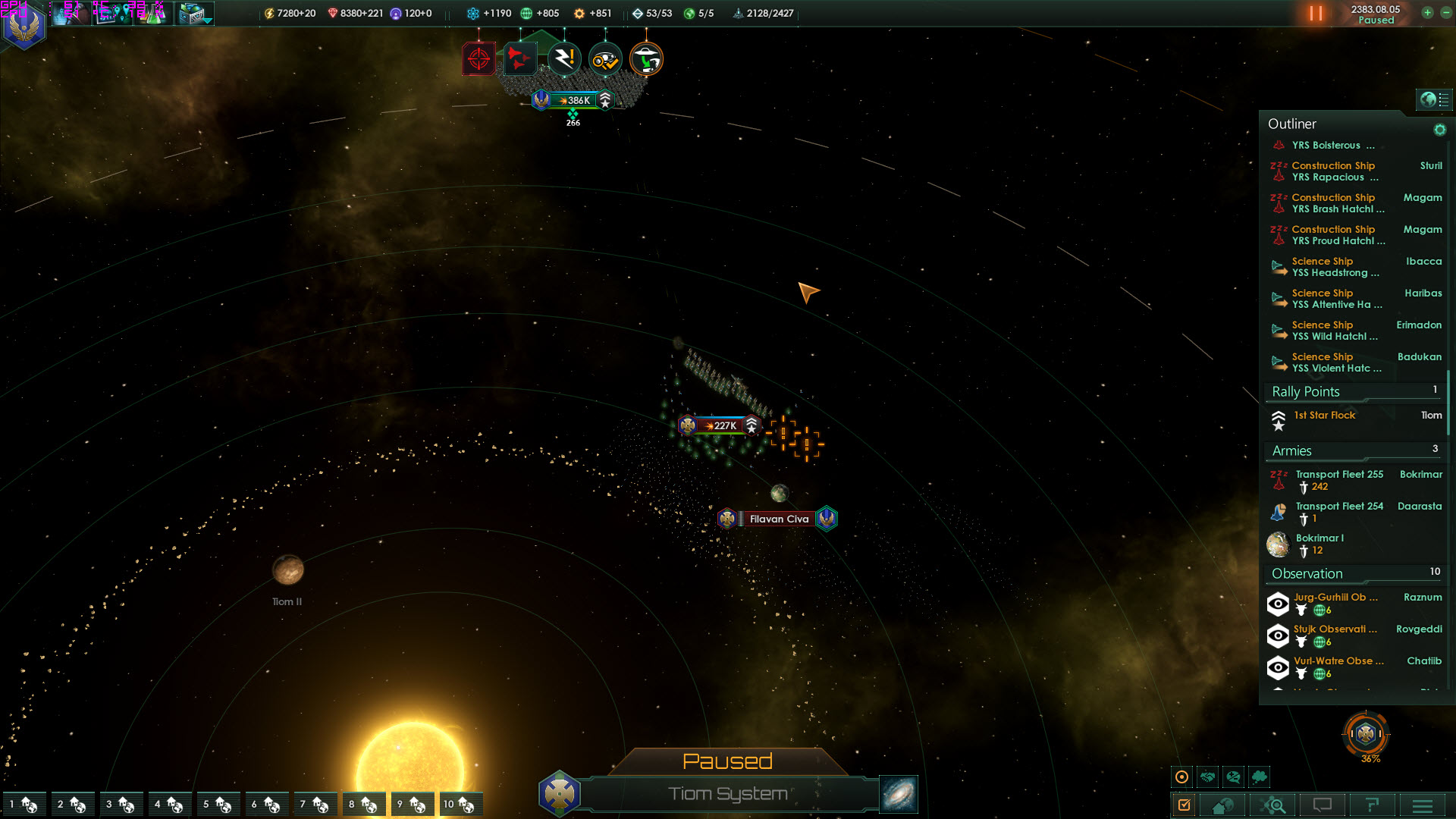1456x819 pixels.
Task: Open Outliner settings gear
Action: pyautogui.click(x=1439, y=130)
